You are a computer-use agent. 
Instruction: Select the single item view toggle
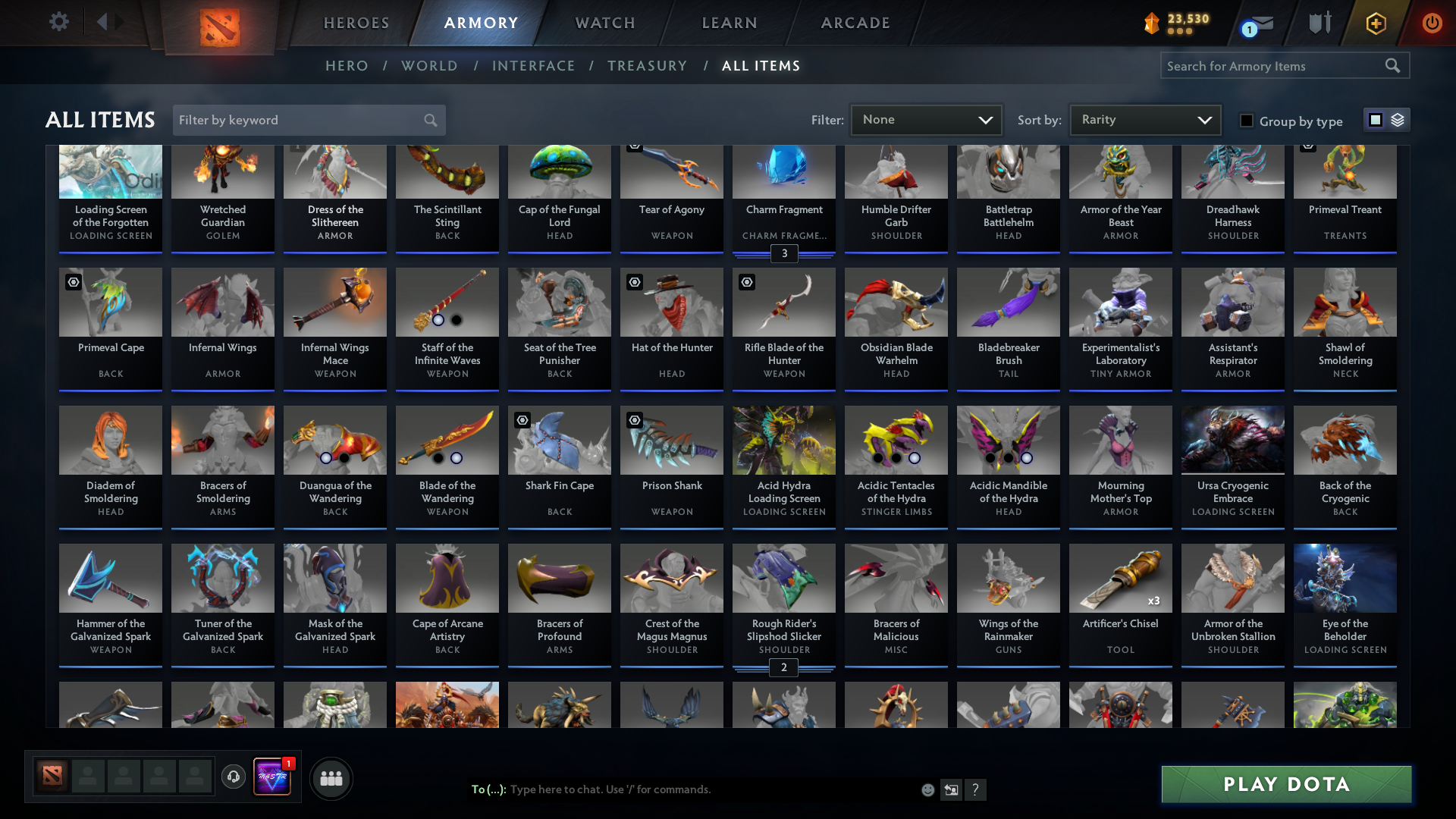pyautogui.click(x=1376, y=119)
